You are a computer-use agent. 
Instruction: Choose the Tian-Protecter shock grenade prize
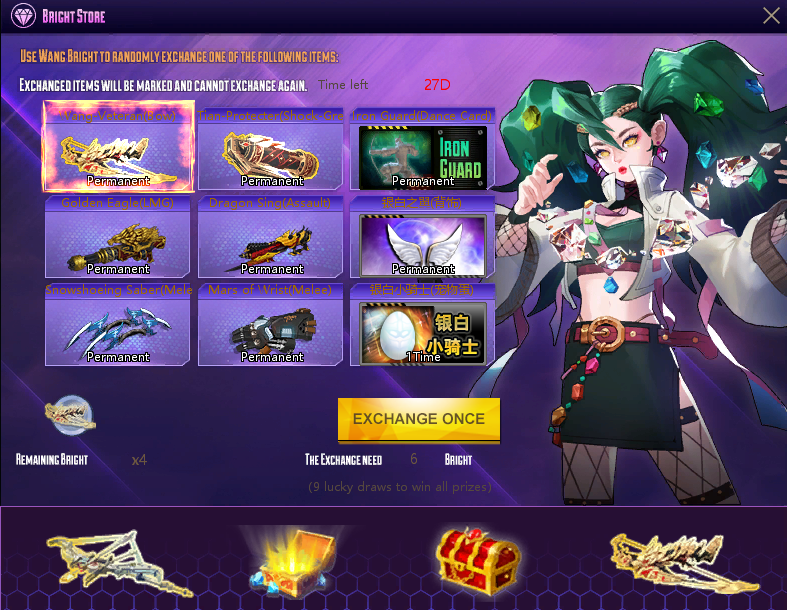pyautogui.click(x=271, y=150)
